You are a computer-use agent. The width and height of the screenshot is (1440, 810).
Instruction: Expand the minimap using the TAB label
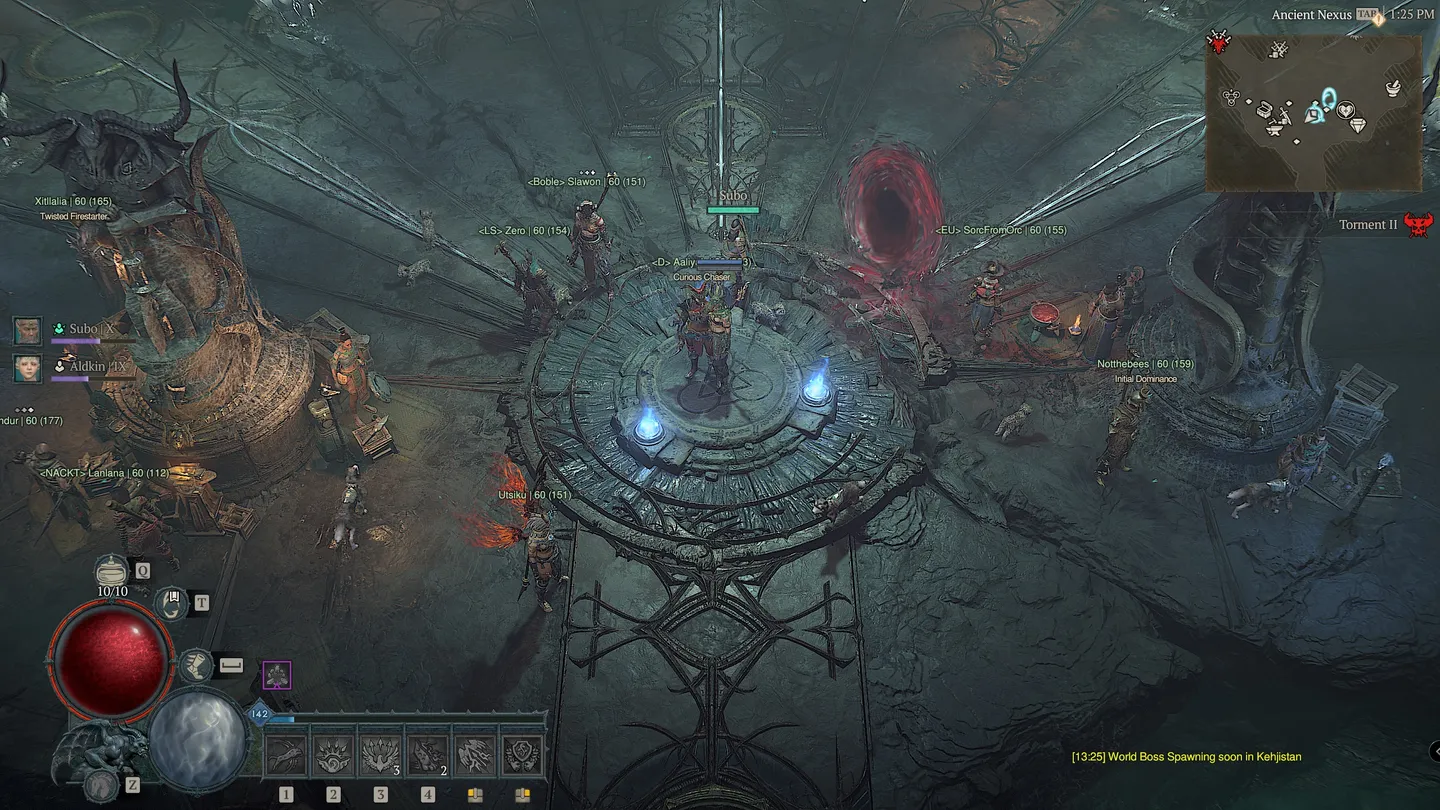click(x=1368, y=13)
